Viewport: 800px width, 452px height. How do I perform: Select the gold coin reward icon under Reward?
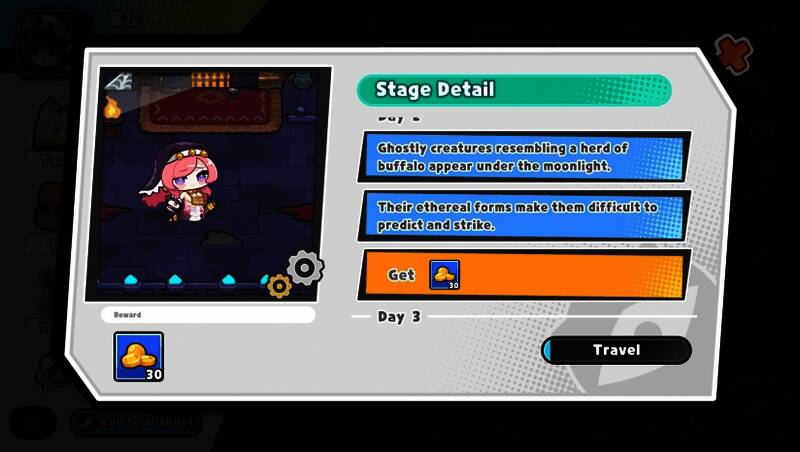(x=139, y=358)
